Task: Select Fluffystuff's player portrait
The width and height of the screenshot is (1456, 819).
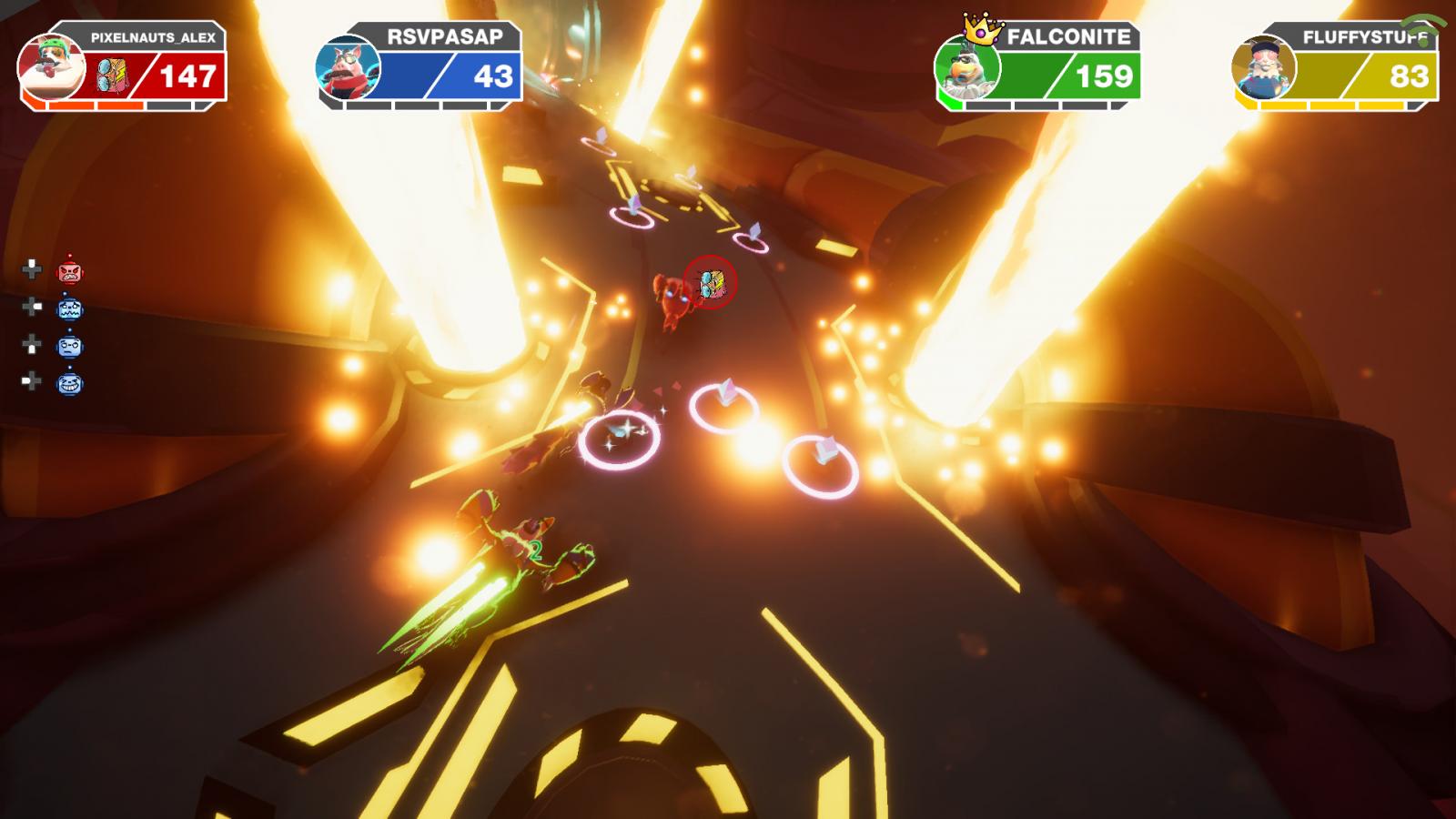Action: tap(1263, 66)
